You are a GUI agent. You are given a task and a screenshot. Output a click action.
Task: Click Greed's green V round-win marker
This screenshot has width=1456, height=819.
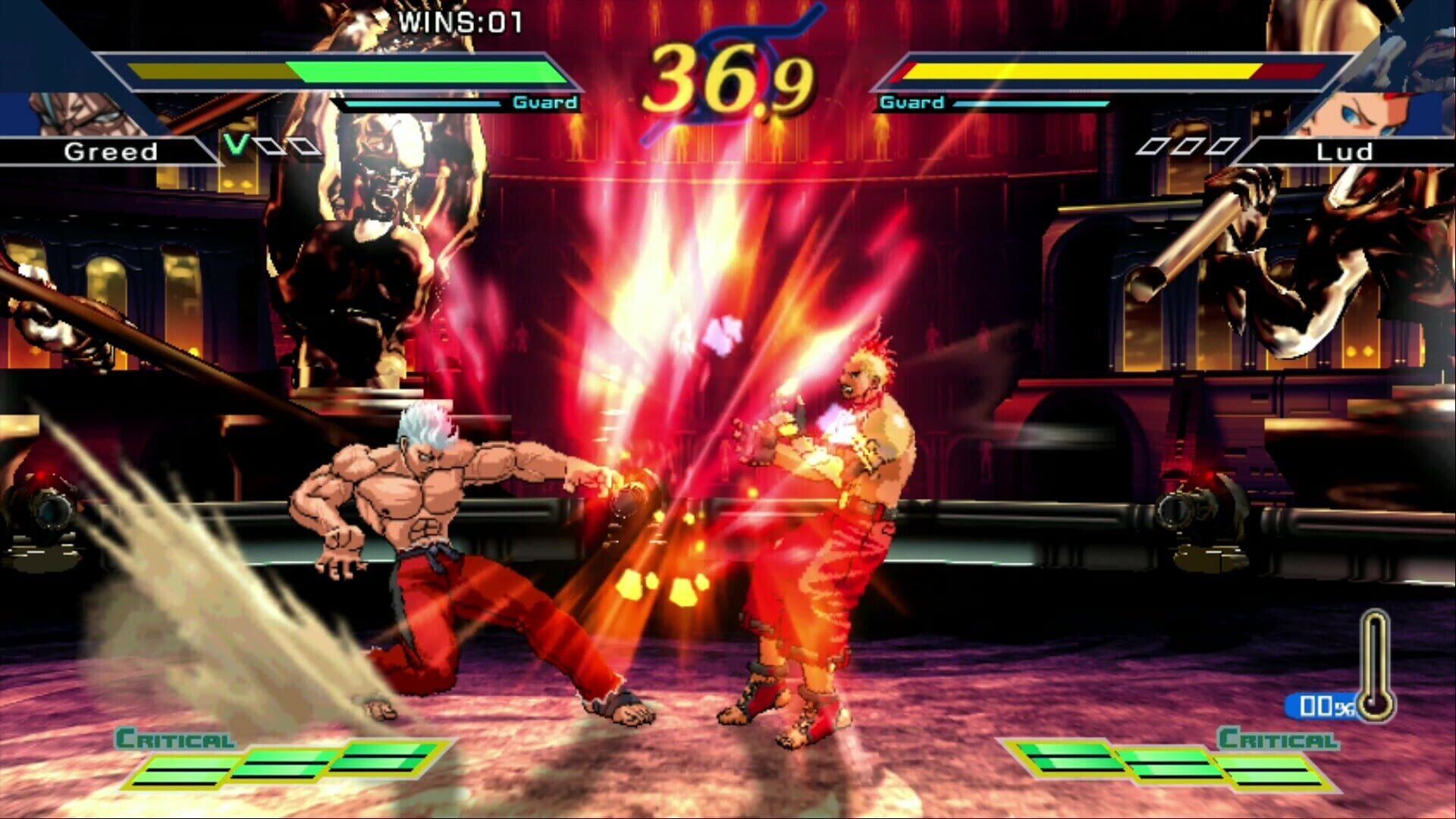[235, 144]
